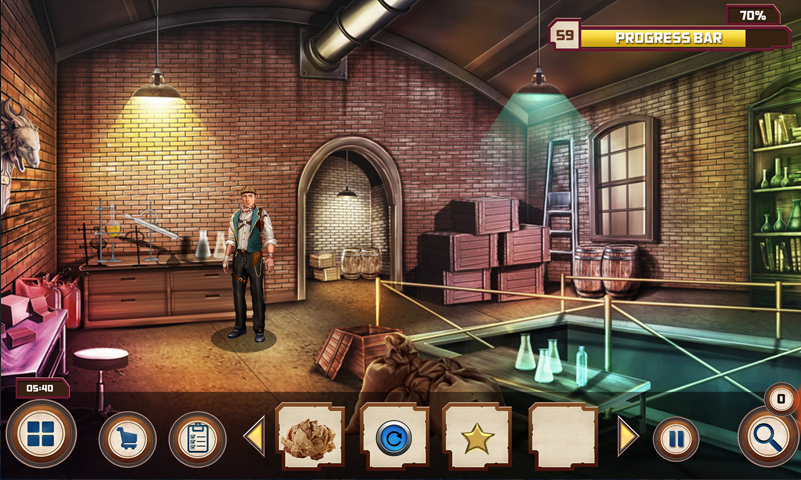
Task: Open the shopping cart store
Action: pyautogui.click(x=127, y=439)
